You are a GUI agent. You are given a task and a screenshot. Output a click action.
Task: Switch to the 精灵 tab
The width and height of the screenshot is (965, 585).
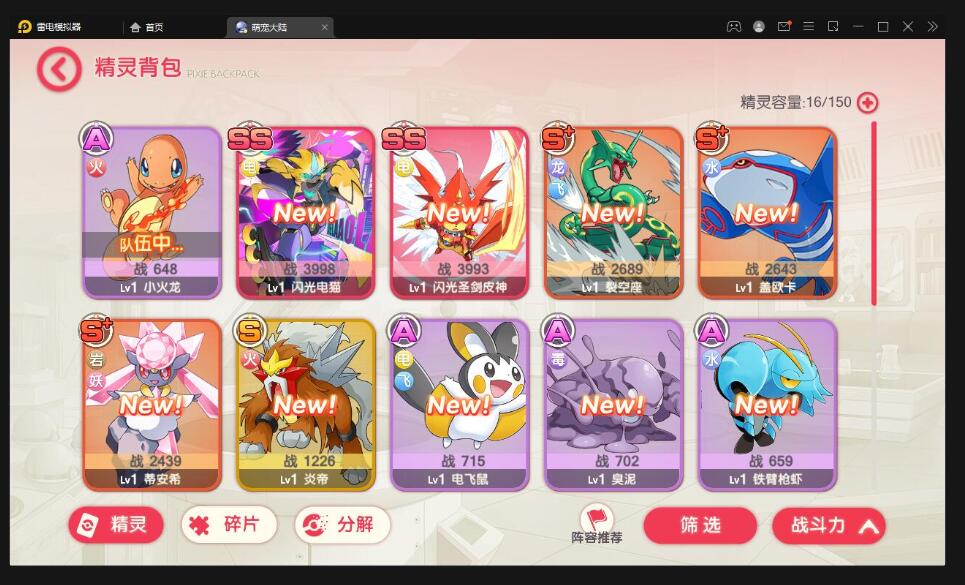(x=116, y=525)
